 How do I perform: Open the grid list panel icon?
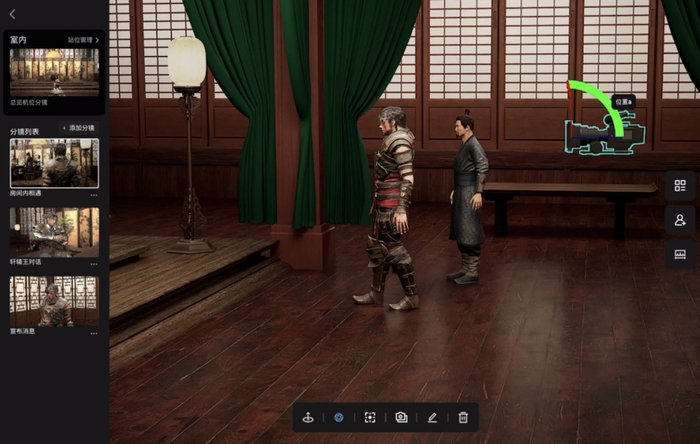pos(680,186)
